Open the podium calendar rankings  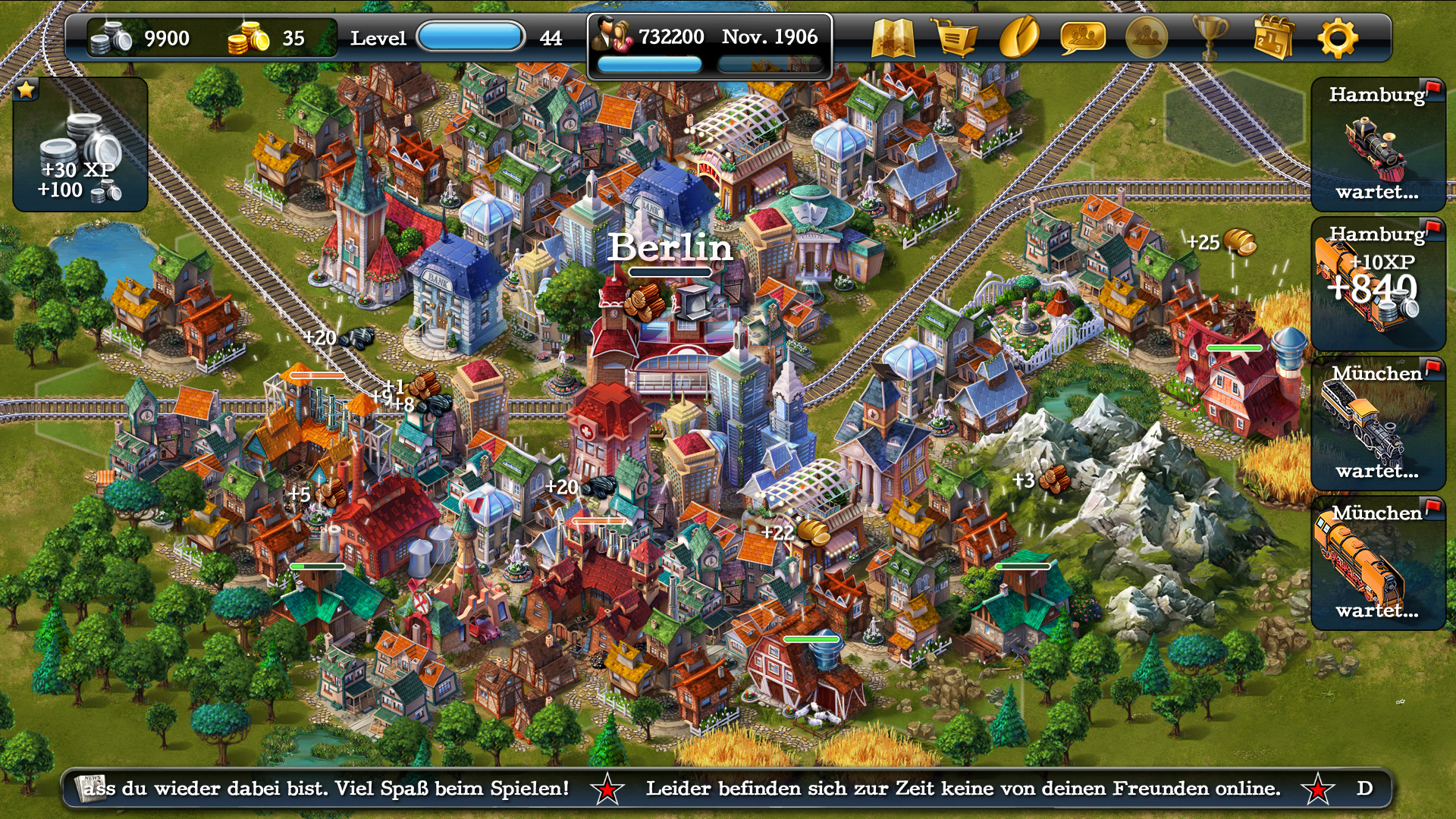[1273, 38]
